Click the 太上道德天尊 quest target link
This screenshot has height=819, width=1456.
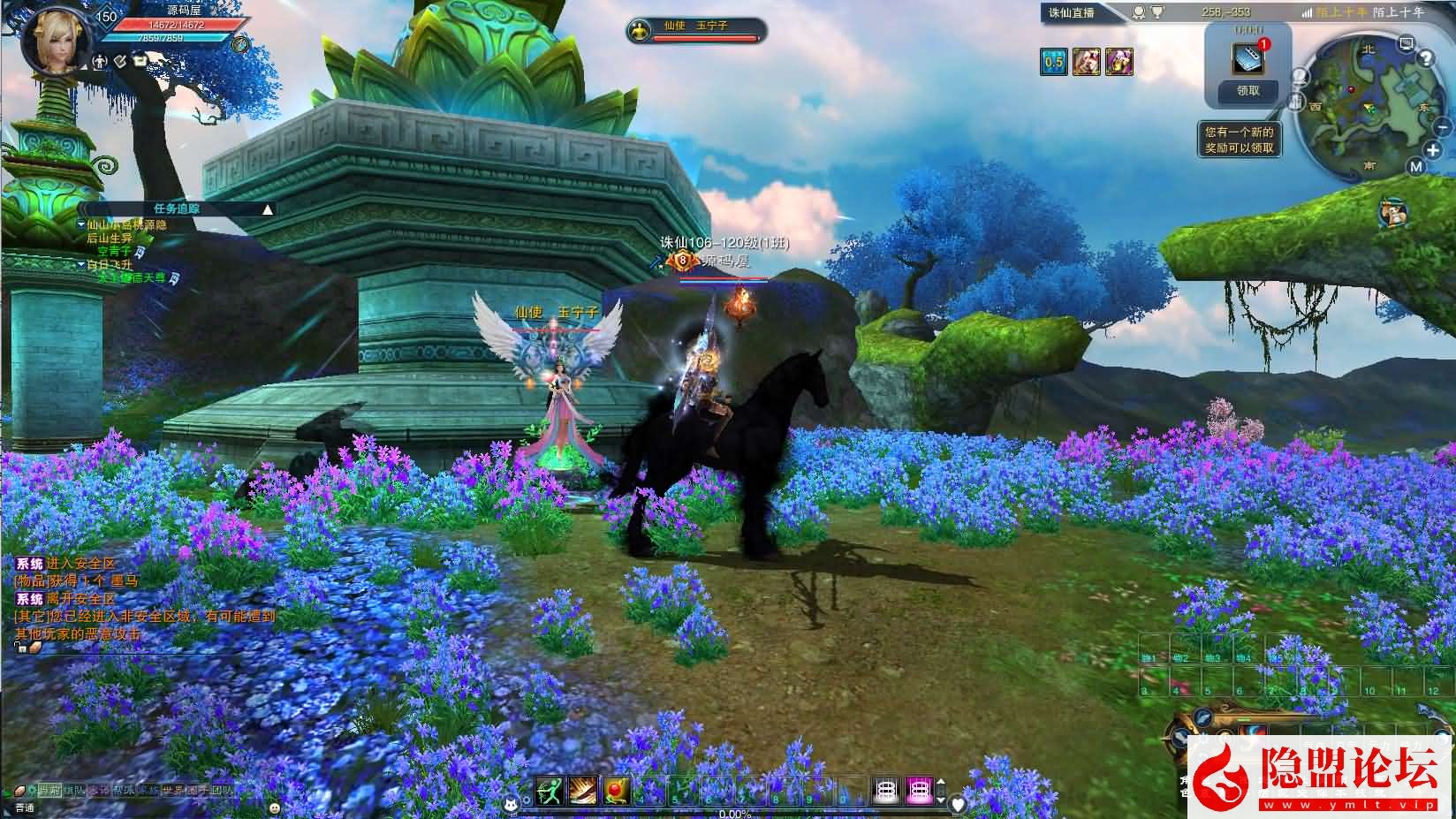[x=132, y=277]
